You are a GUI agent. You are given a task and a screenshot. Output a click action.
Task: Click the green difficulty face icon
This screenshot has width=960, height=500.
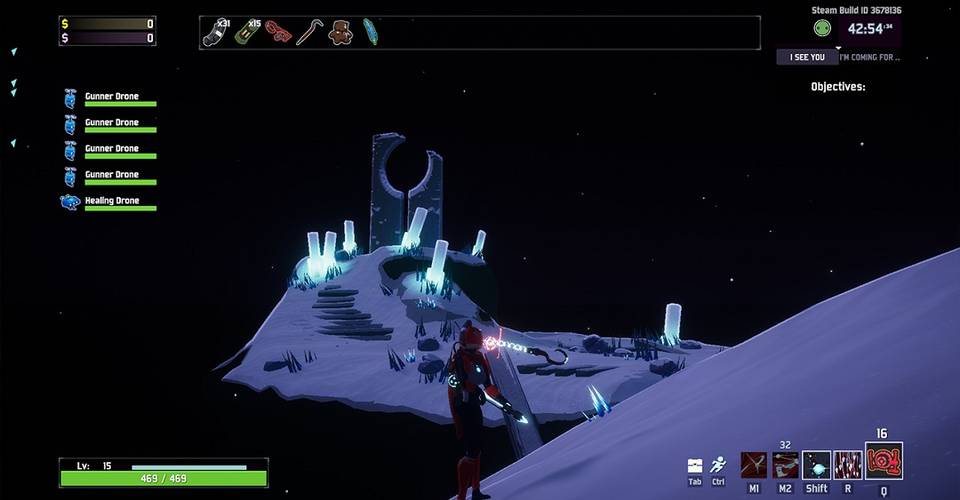(822, 29)
